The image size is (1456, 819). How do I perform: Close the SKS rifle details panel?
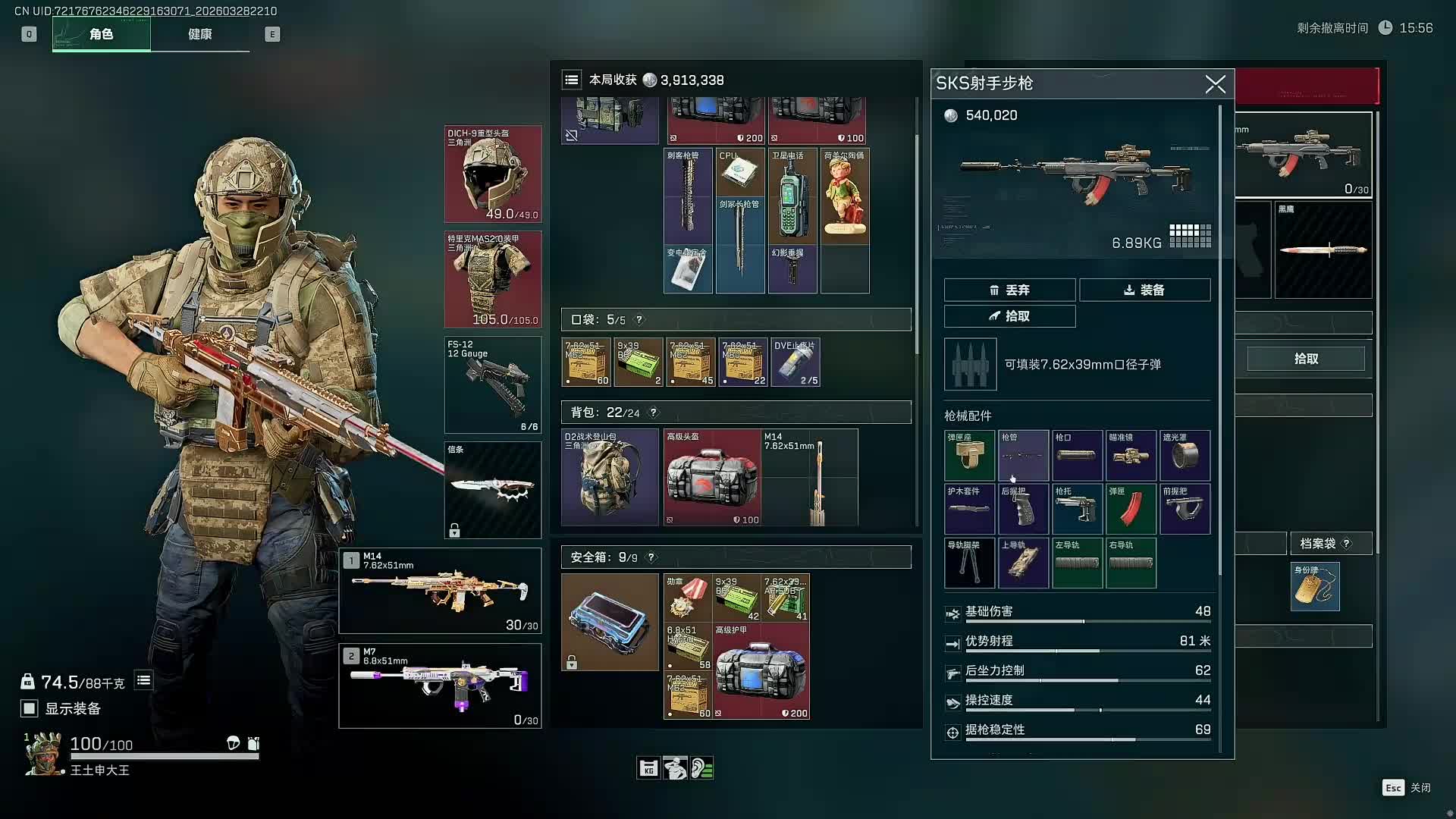[1215, 84]
